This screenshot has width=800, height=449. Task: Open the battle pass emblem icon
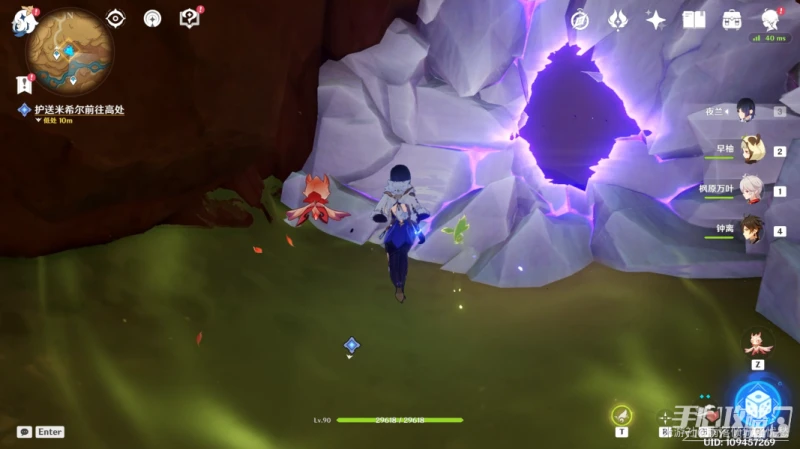pyautogui.click(x=618, y=20)
